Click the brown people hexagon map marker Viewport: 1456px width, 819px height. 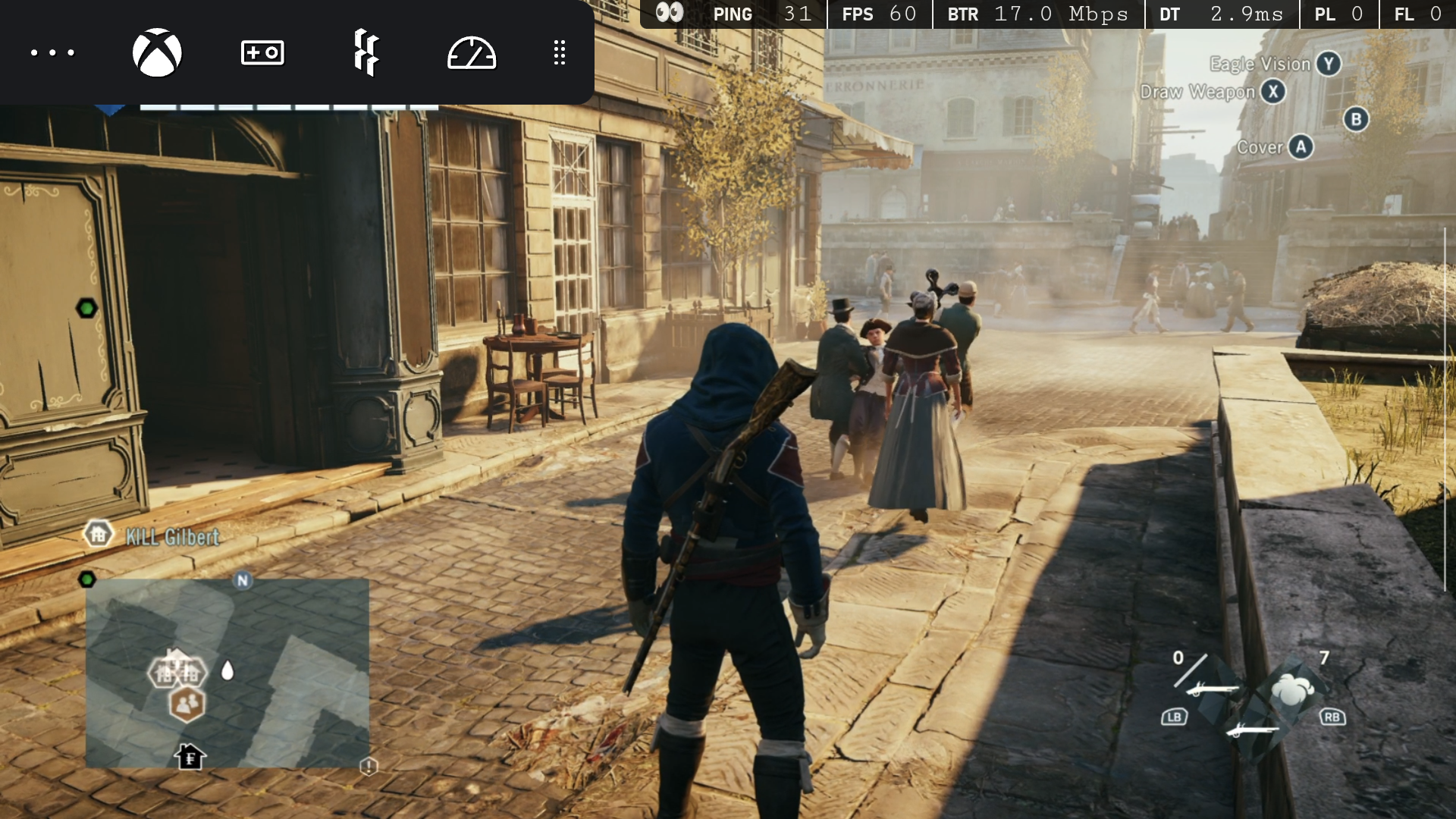point(187,704)
